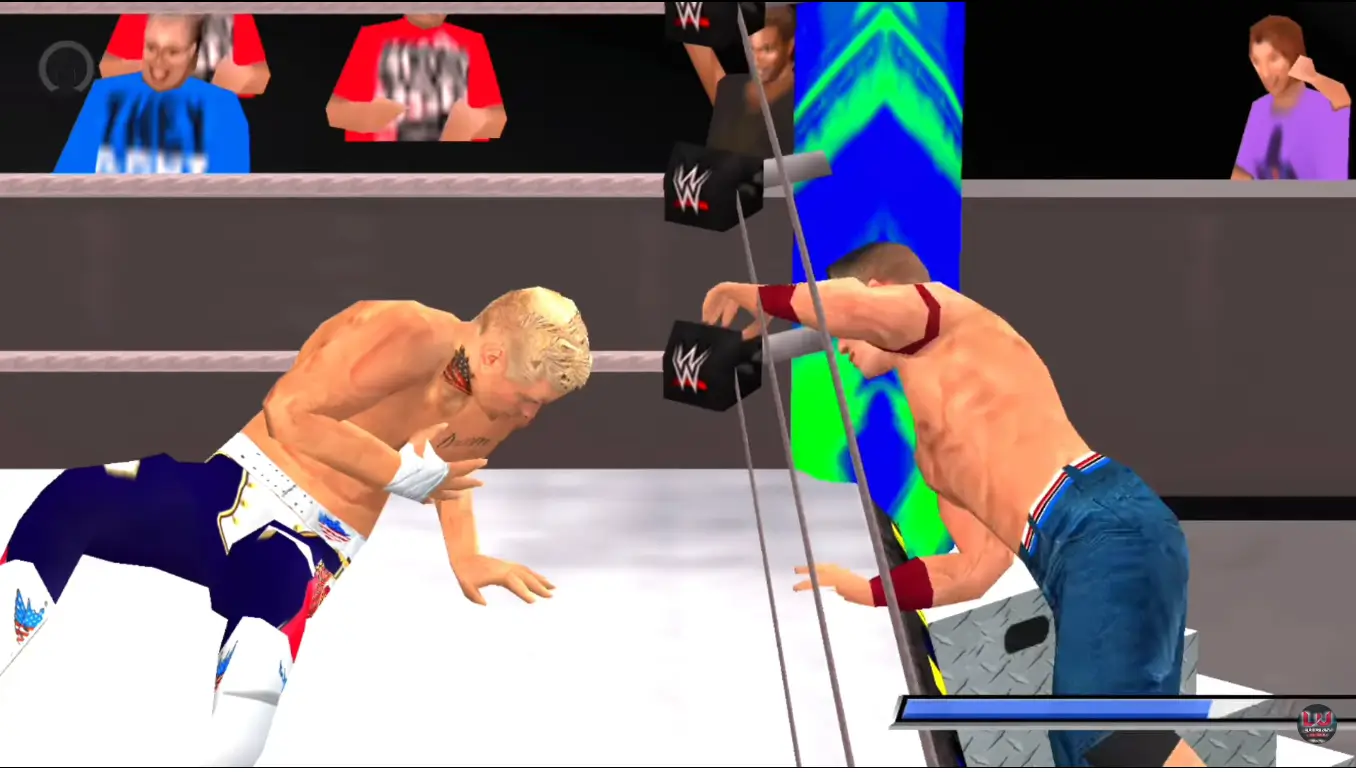
Task: Tap the circular sprint button top-left
Action: (64, 67)
